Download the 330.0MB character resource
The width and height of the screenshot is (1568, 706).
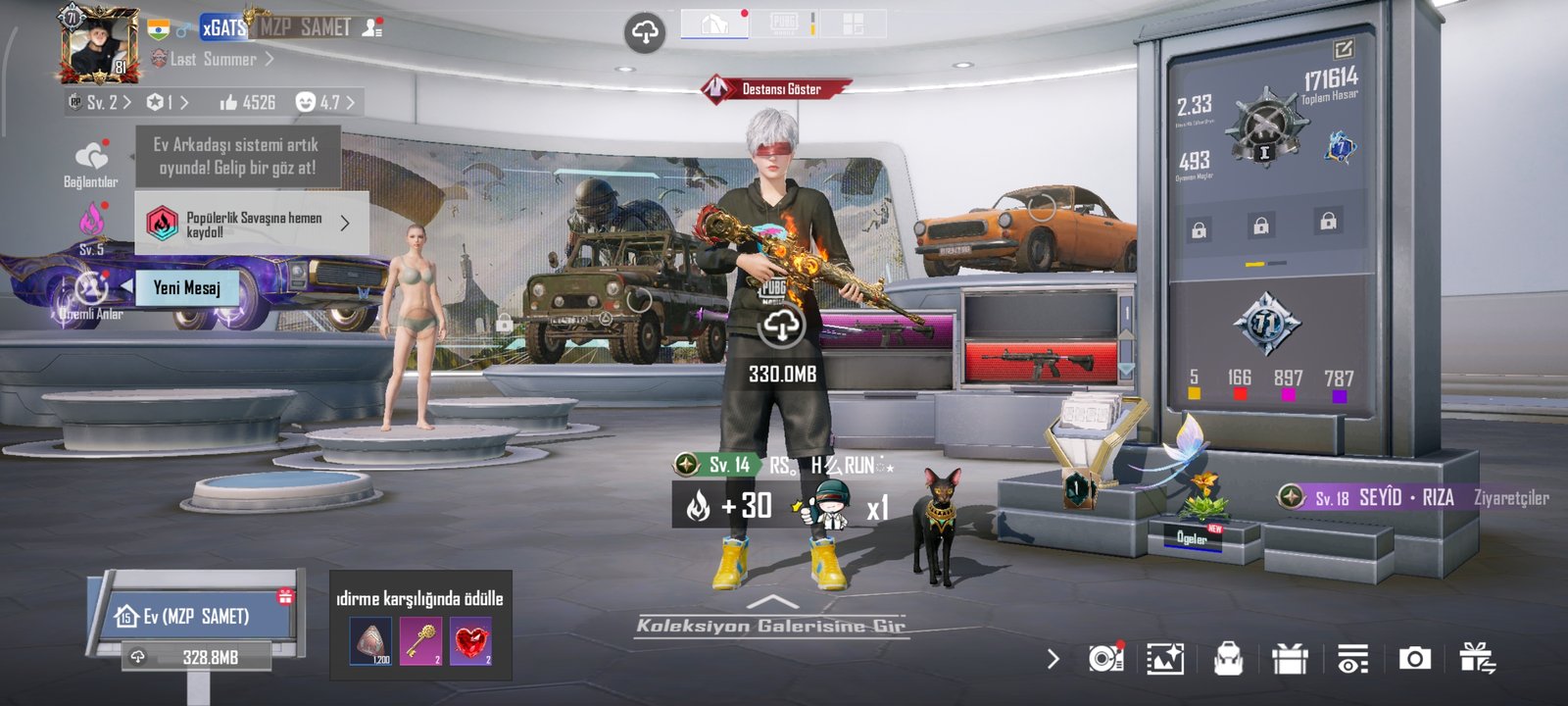[781, 328]
